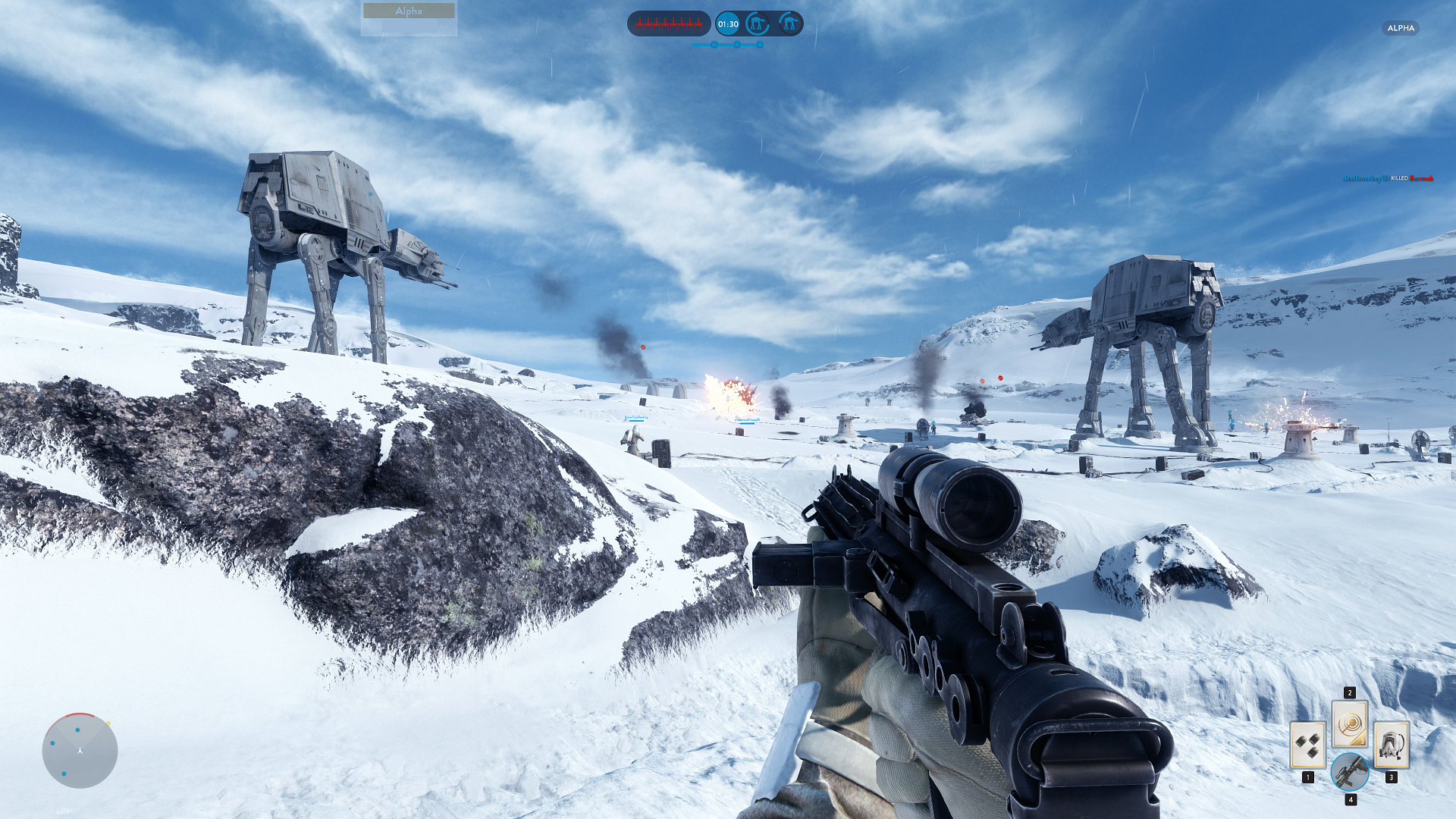Open the red rebel ticket counter panel

670,24
